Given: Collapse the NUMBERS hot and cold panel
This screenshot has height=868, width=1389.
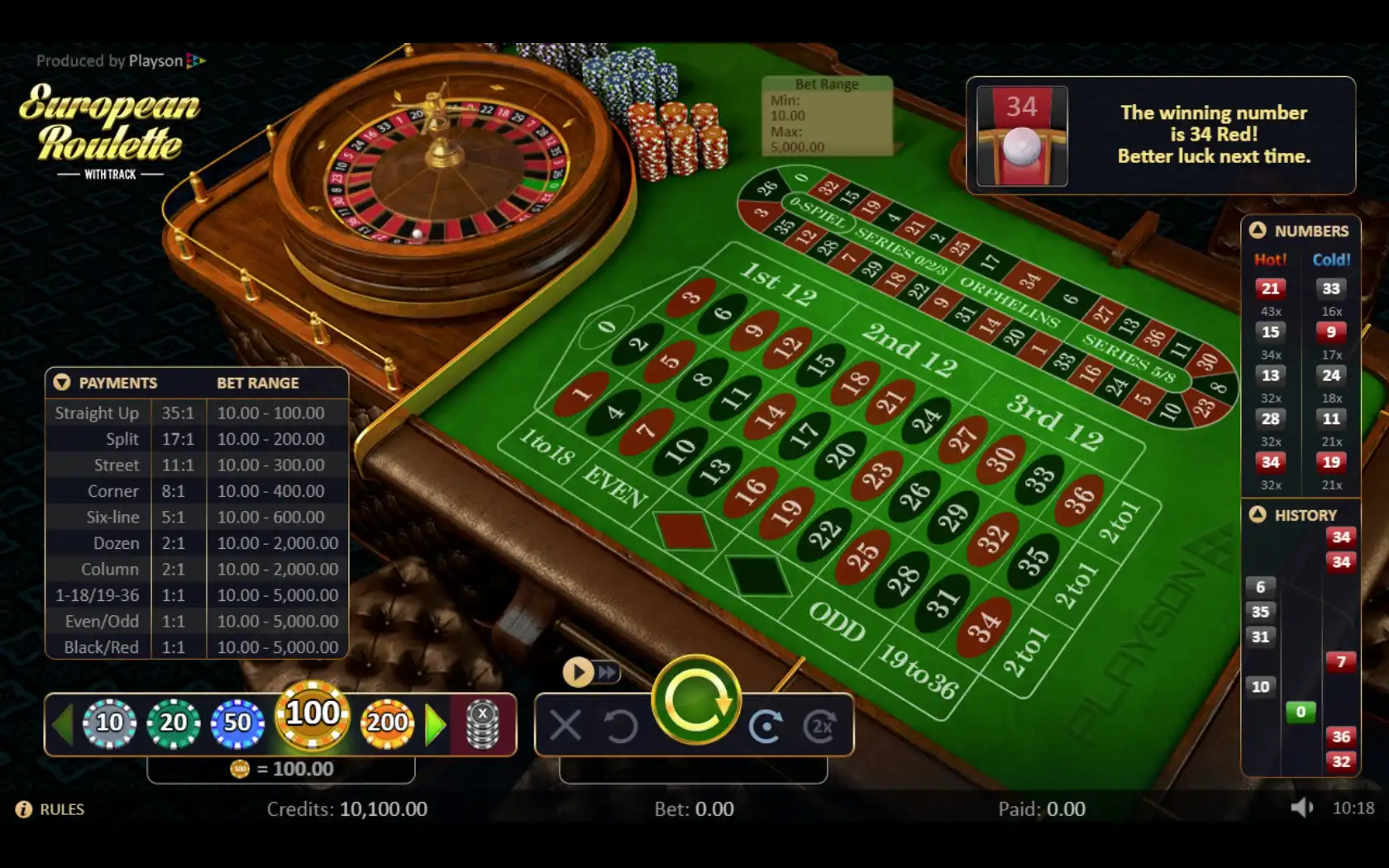Looking at the screenshot, I should pyautogui.click(x=1258, y=231).
